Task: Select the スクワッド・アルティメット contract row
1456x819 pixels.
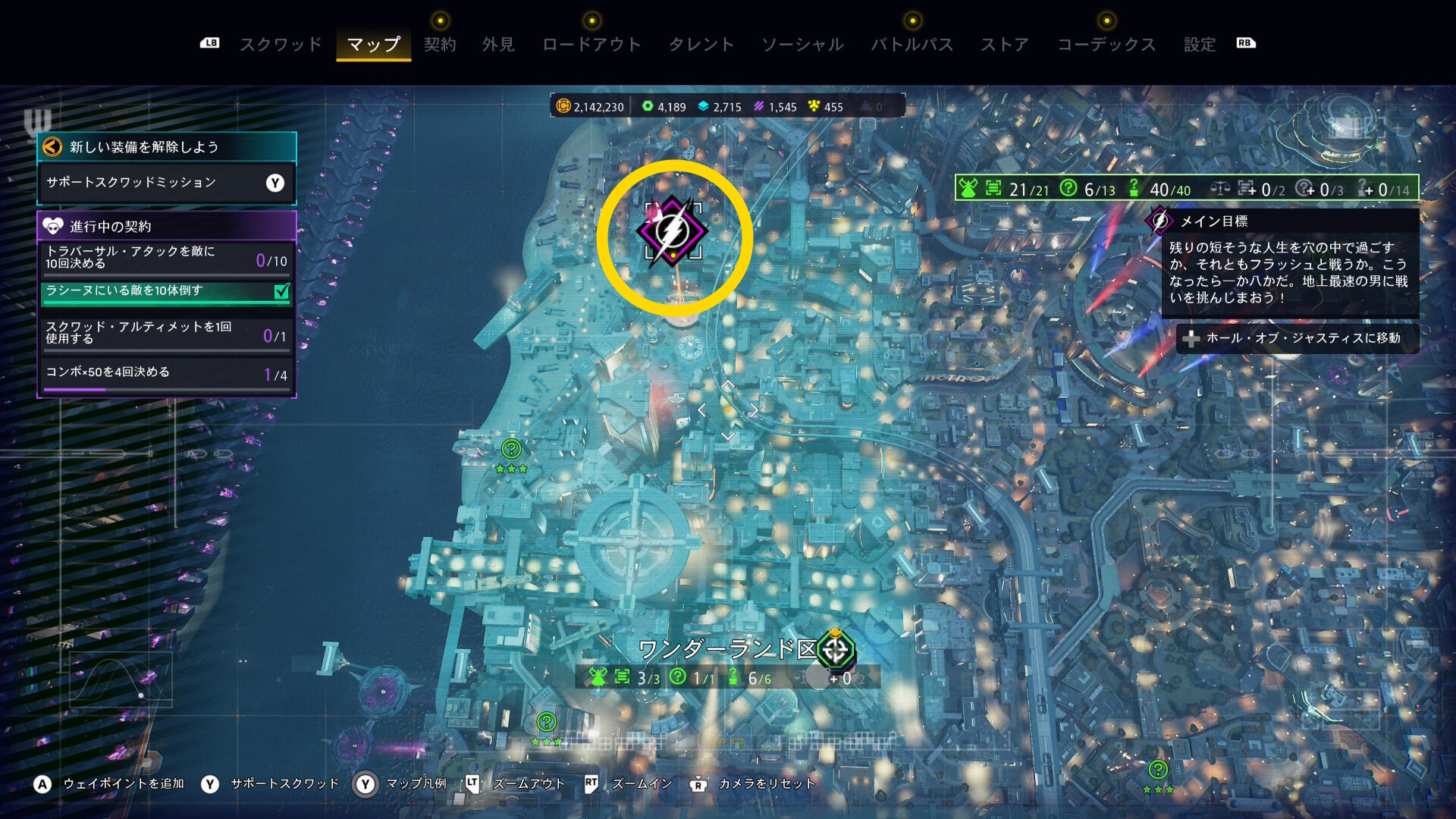Action: click(166, 333)
